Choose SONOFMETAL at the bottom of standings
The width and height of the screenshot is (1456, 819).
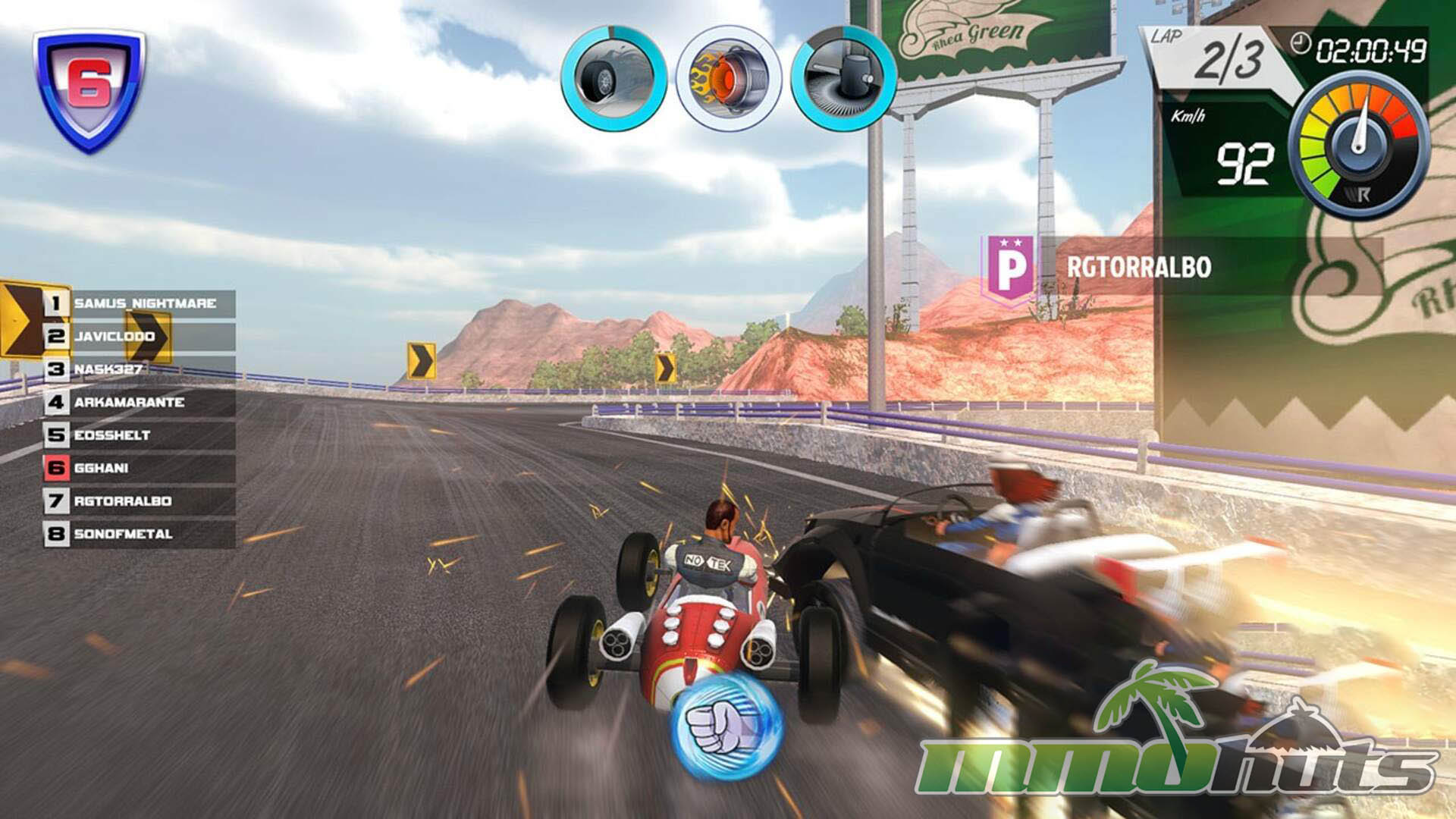point(140,534)
